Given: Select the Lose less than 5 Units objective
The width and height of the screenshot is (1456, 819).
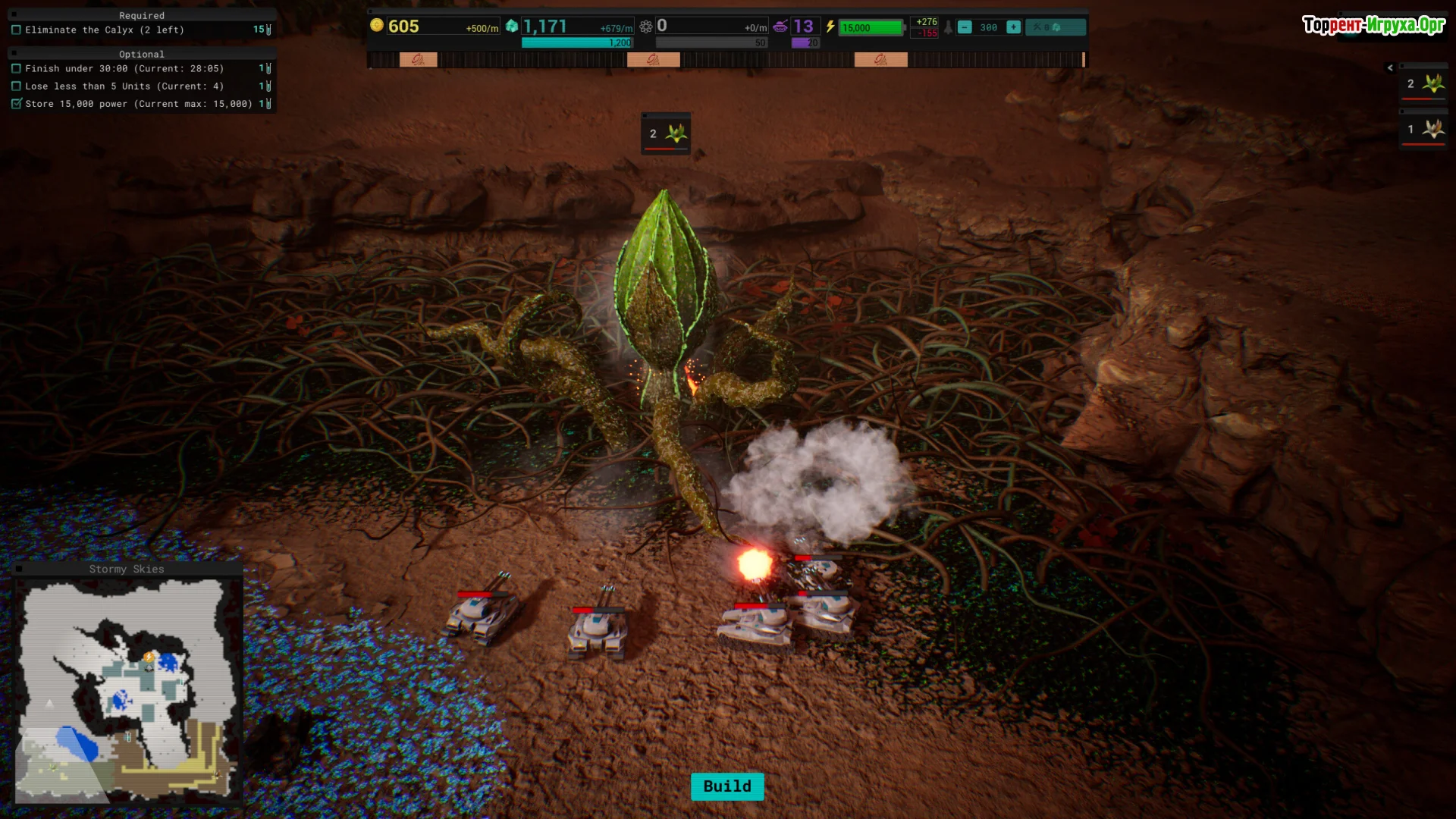Looking at the screenshot, I should coord(124,86).
